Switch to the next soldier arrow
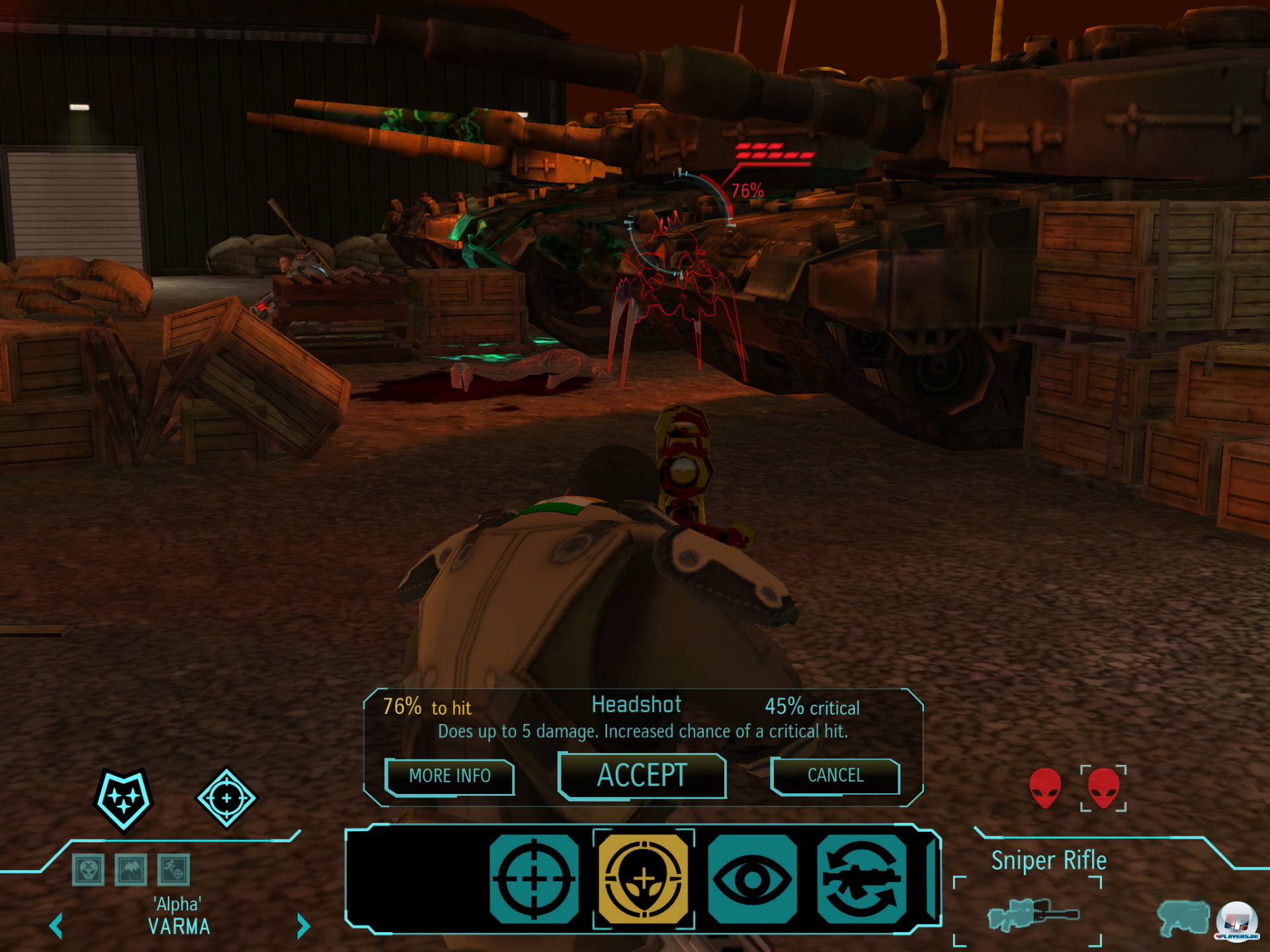 coord(303,926)
